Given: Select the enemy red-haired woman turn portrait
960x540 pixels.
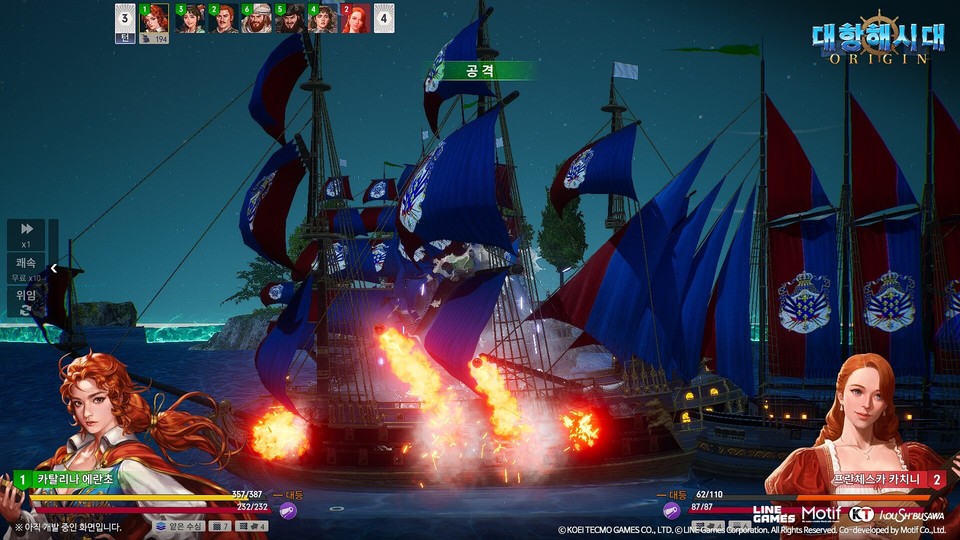Looking at the screenshot, I should pyautogui.click(x=356, y=19).
